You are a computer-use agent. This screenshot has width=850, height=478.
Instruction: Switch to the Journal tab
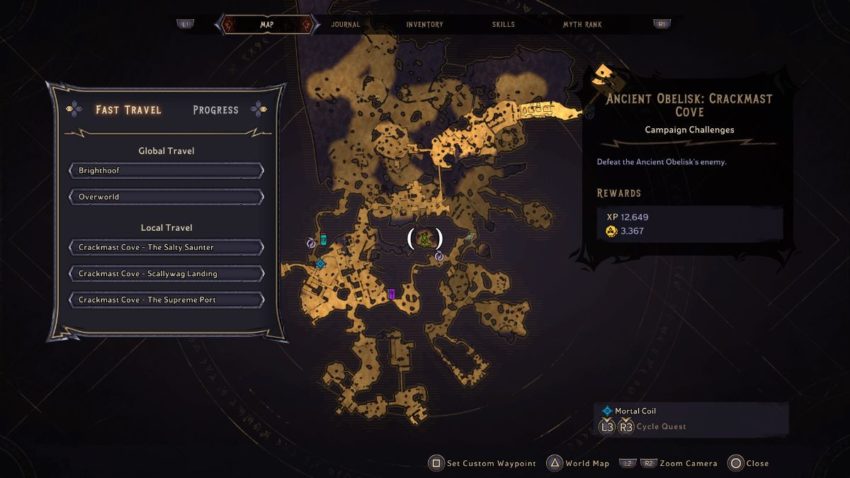(345, 24)
